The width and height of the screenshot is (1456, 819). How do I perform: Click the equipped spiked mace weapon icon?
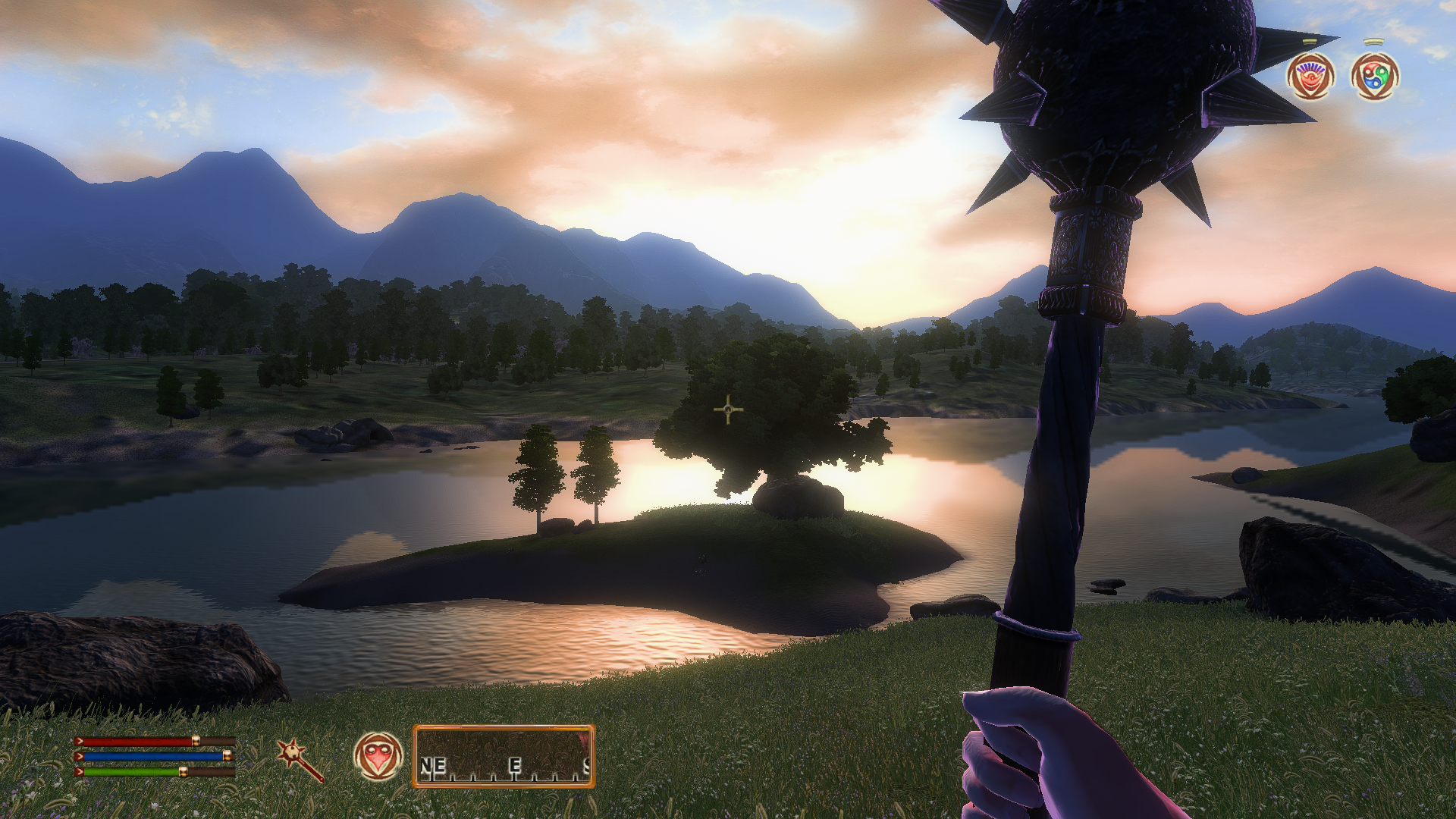(300, 759)
